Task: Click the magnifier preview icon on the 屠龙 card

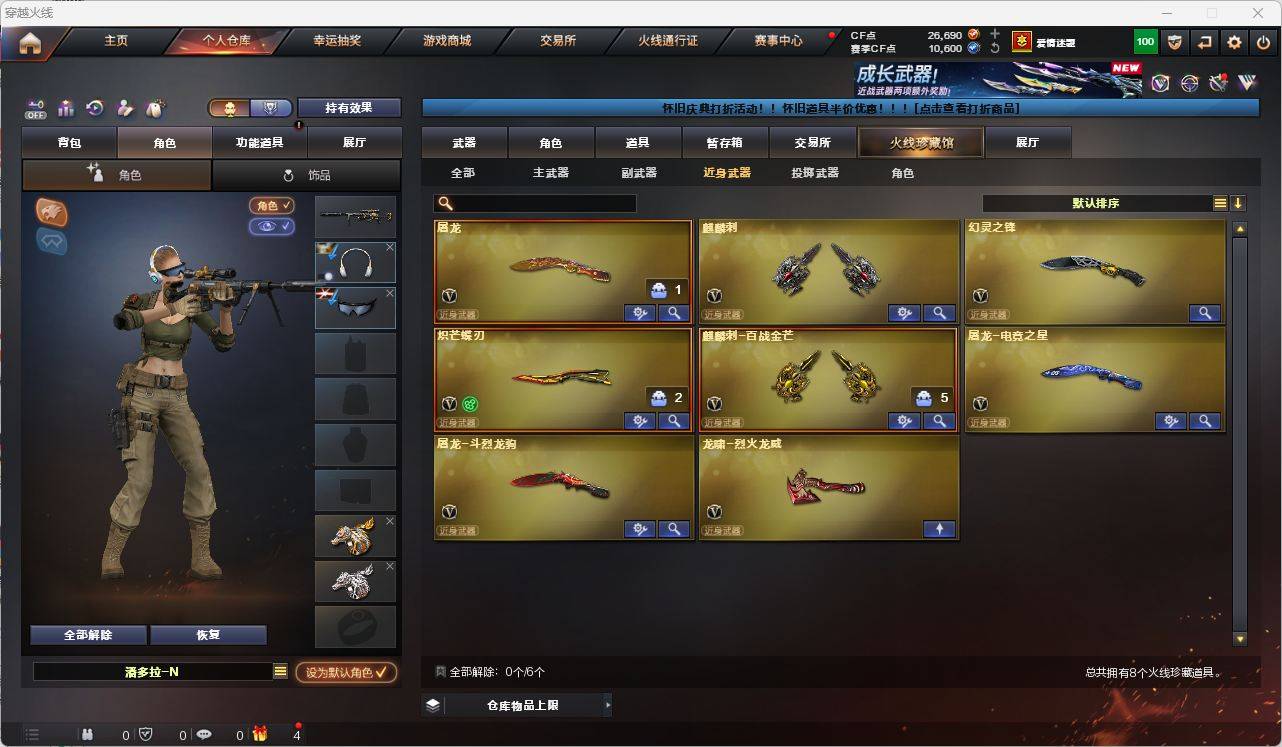Action: [674, 312]
